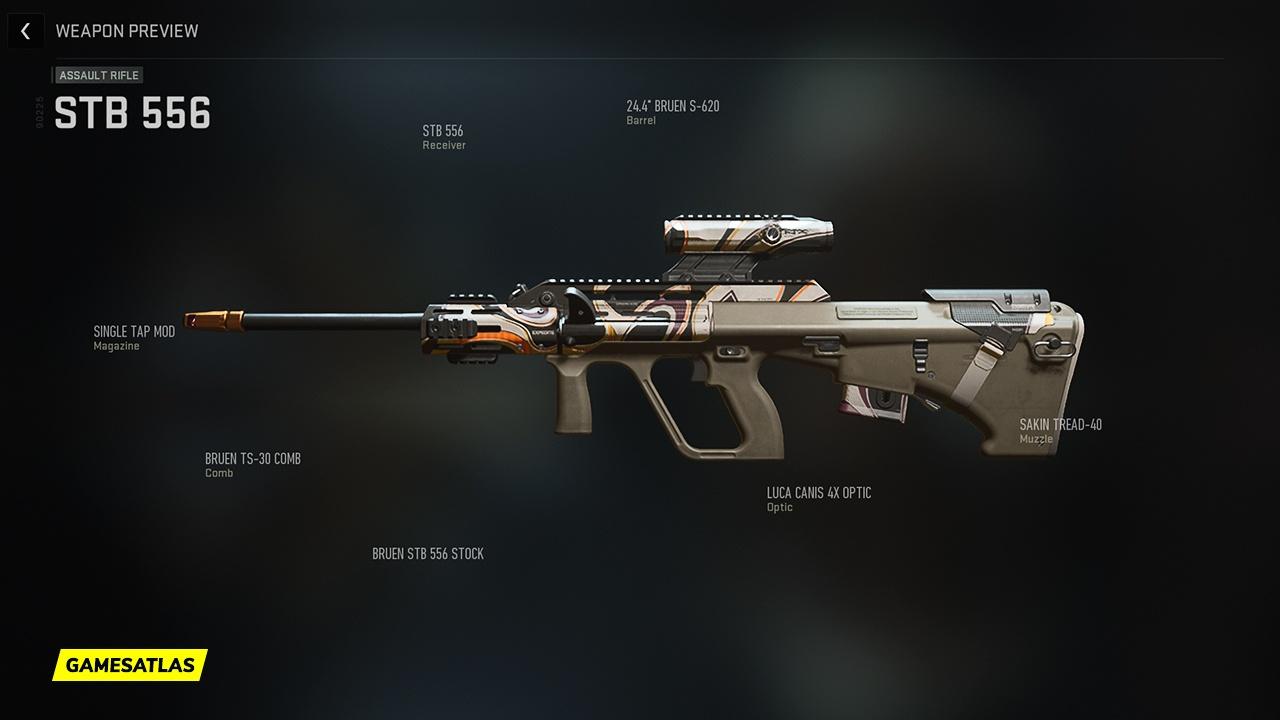Select the Sakin Tread-40 muzzle attachment
1280x720 pixels.
(x=1060, y=431)
